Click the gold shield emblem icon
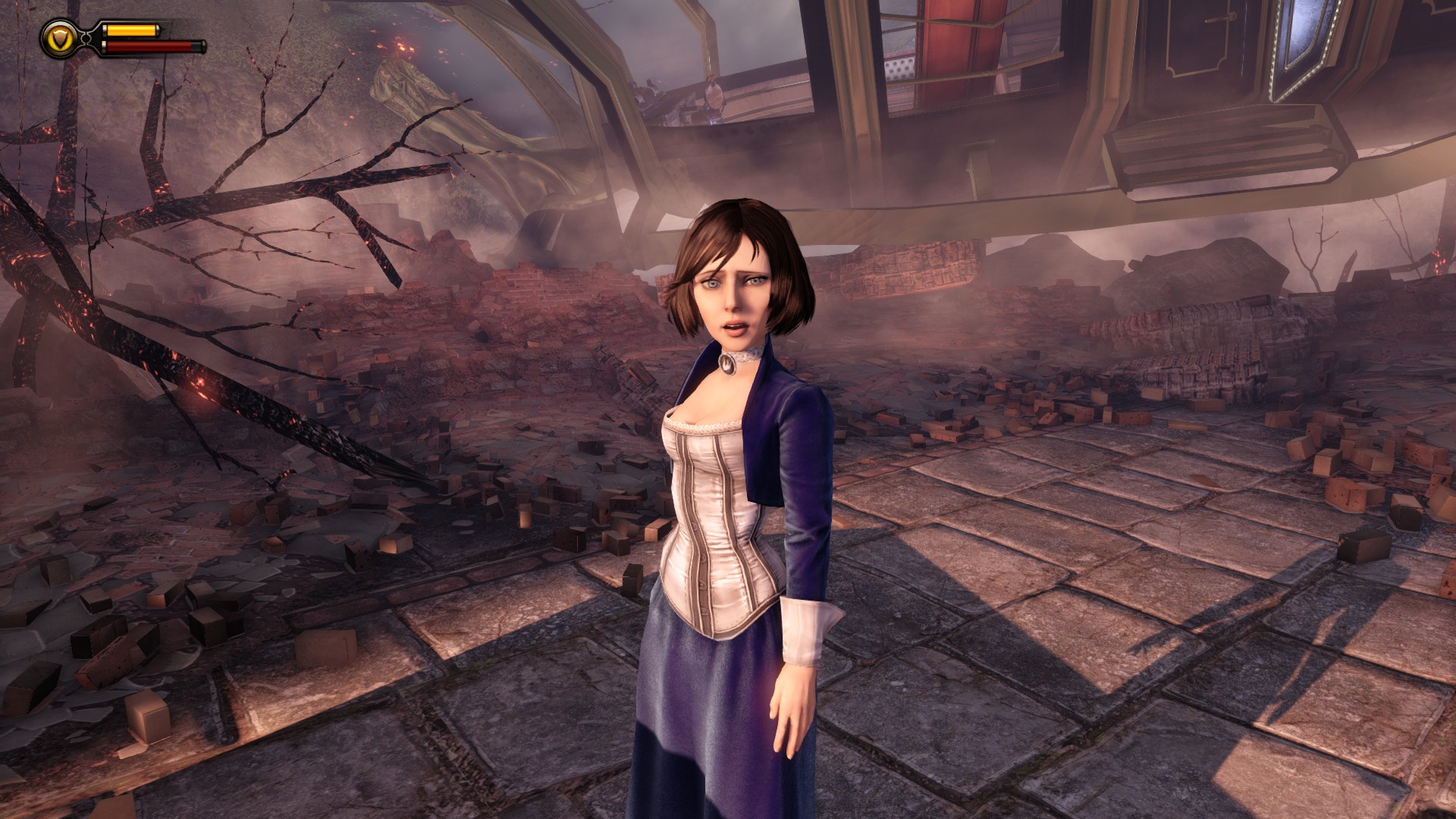The height and width of the screenshot is (819, 1456). (x=57, y=38)
